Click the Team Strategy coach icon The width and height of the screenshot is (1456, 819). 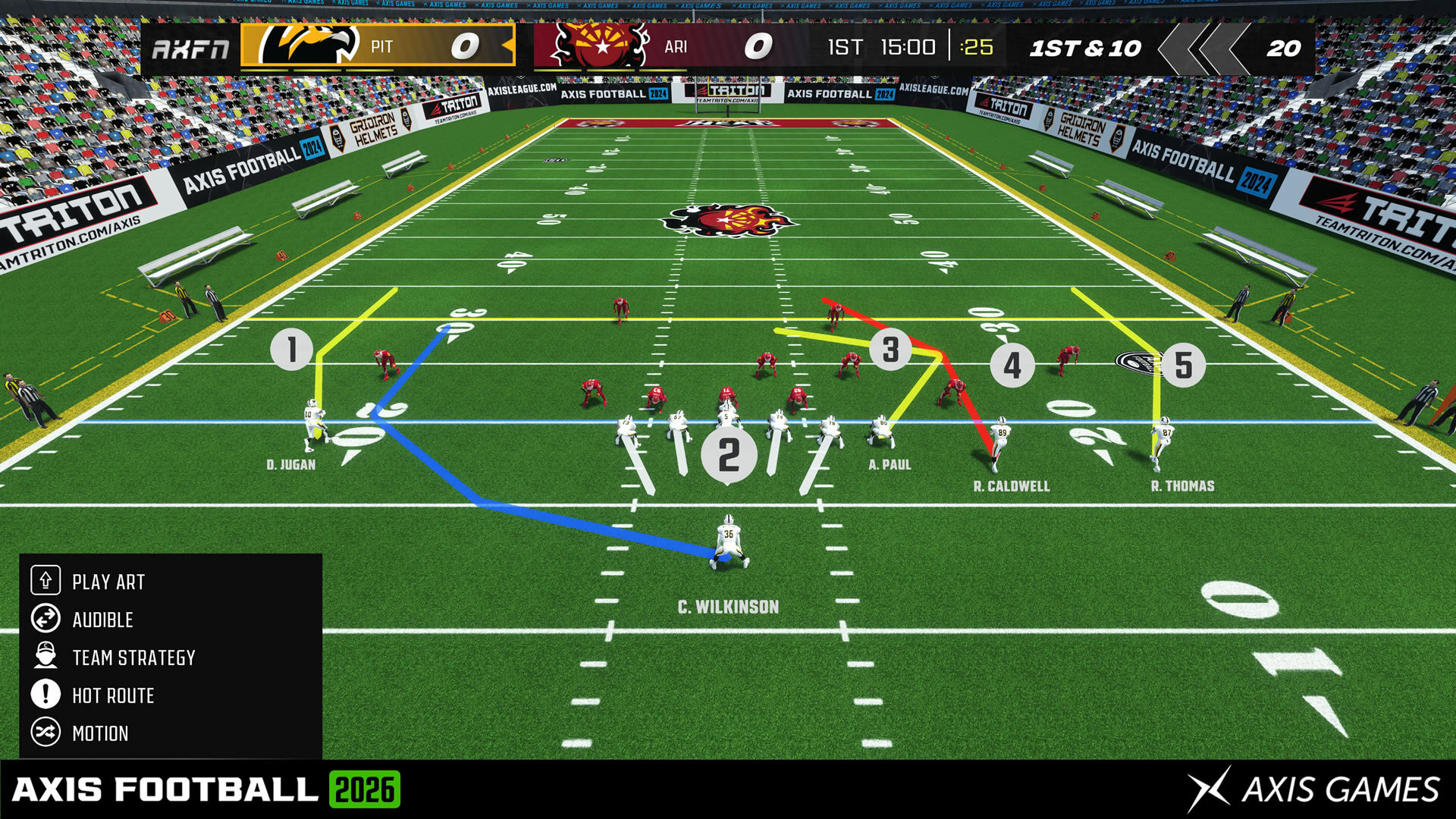[x=45, y=657]
